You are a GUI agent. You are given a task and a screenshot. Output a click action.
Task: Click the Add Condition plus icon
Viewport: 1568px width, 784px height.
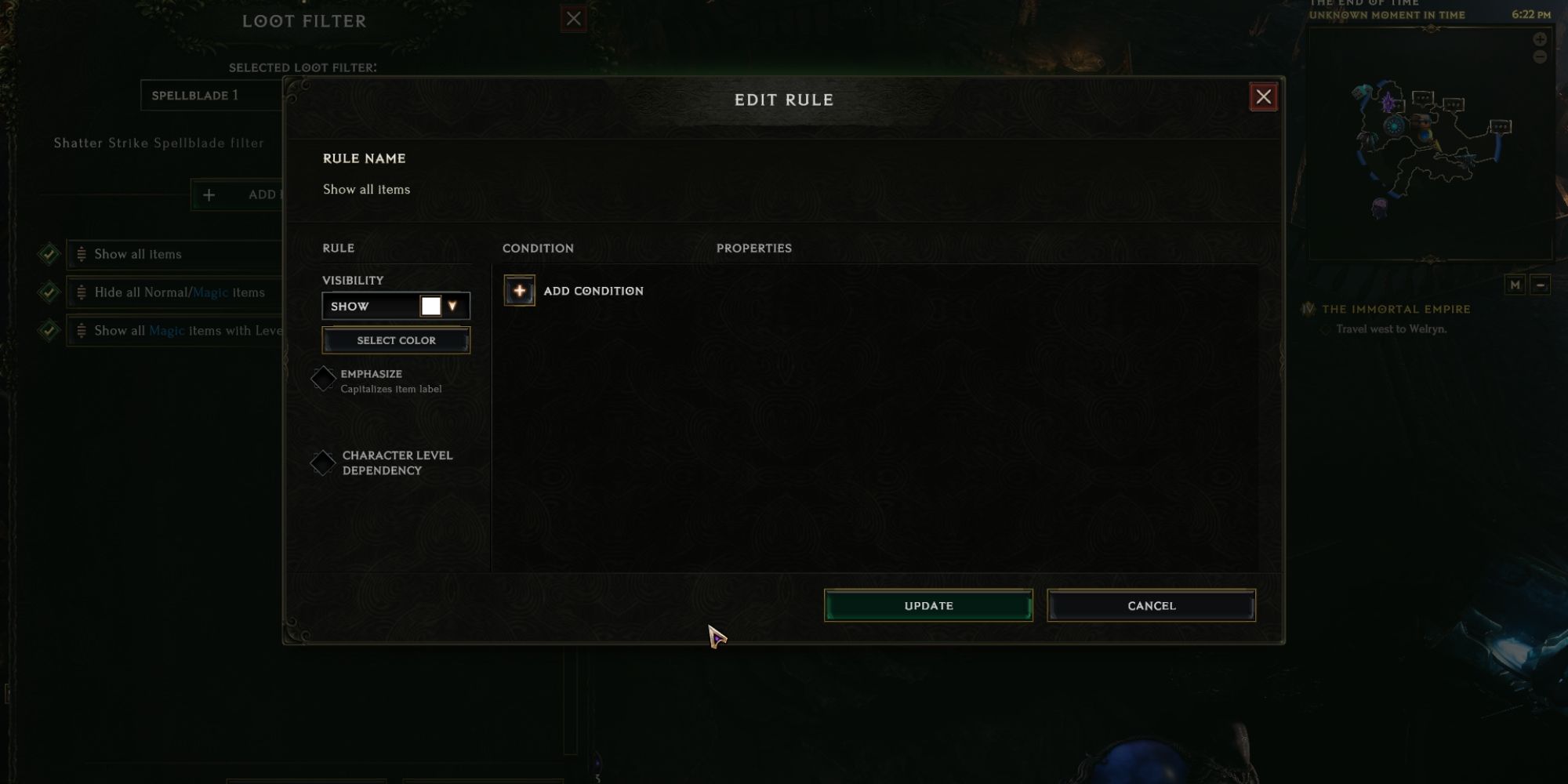click(x=519, y=291)
